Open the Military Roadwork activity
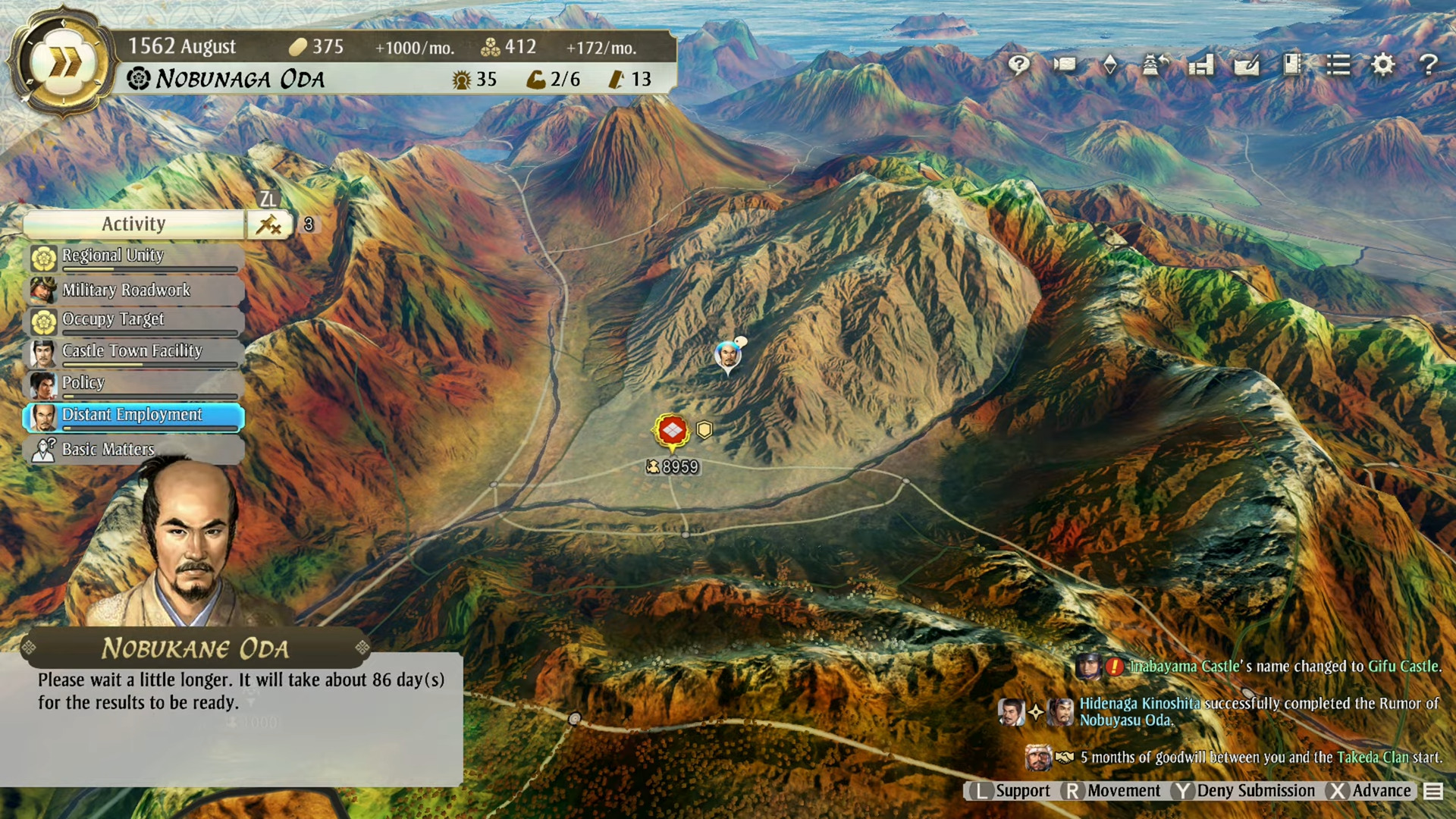The height and width of the screenshot is (819, 1456). point(134,290)
